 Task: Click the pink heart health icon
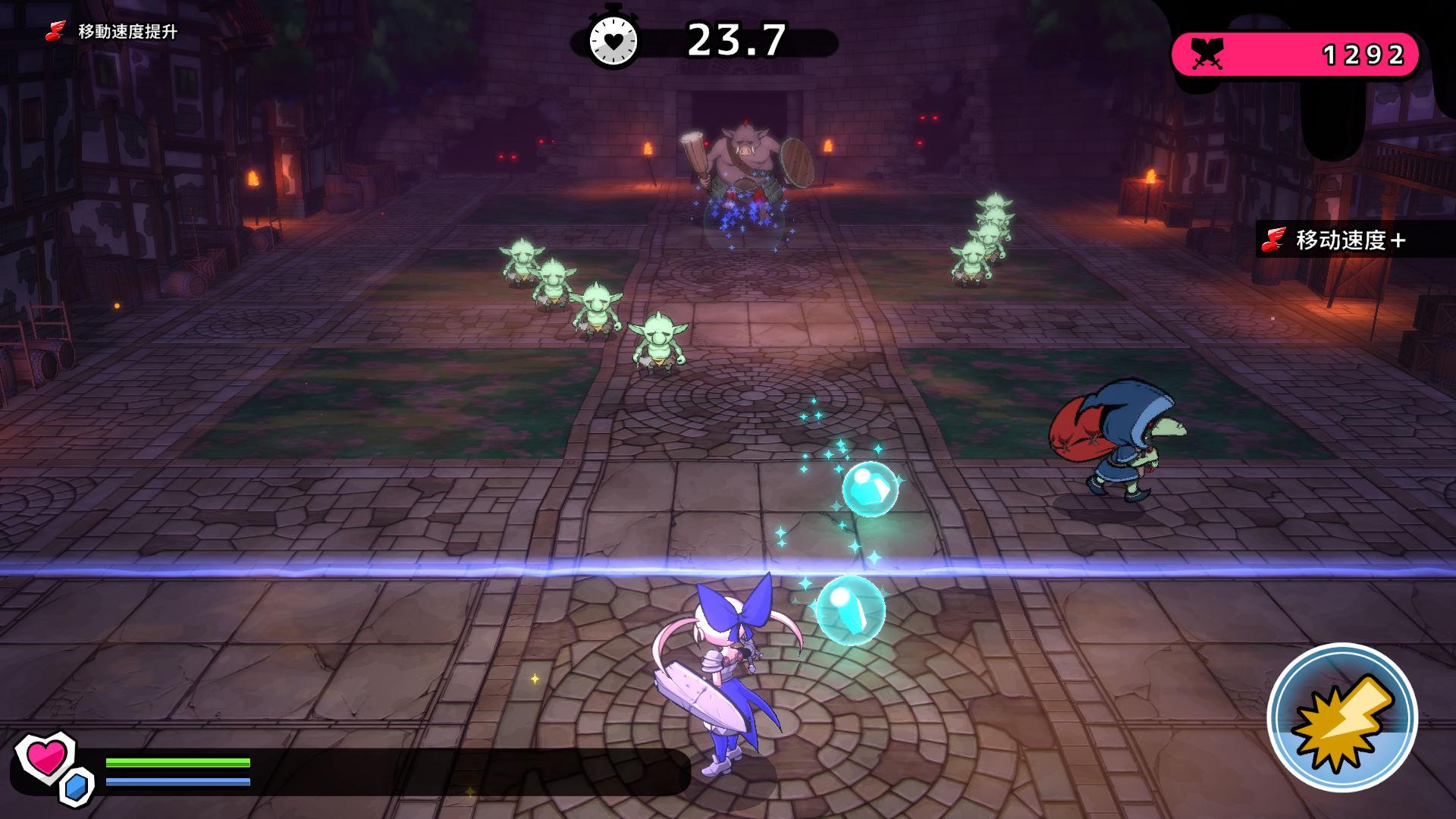tap(45, 758)
